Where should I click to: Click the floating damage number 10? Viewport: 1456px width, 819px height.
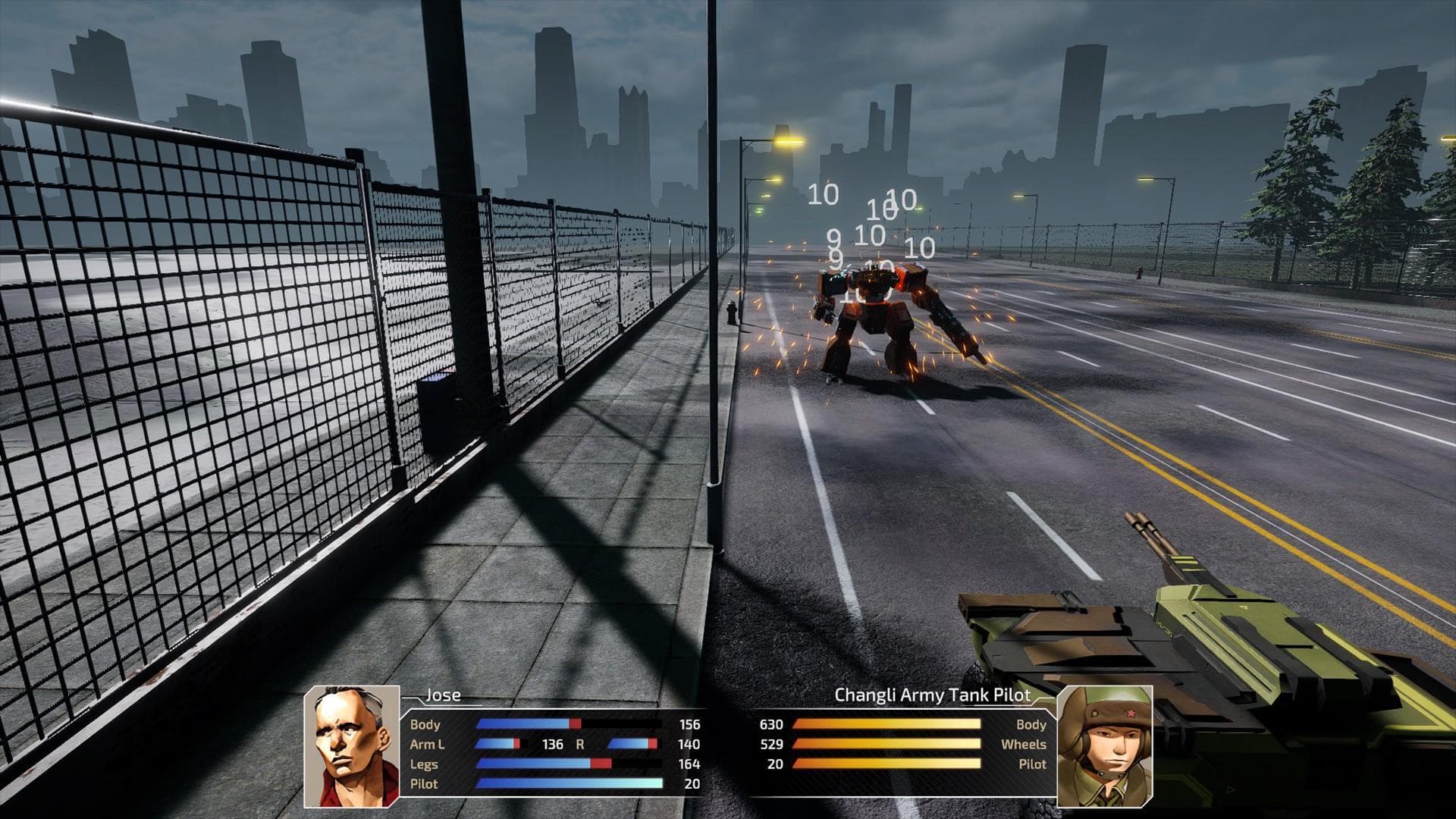[821, 196]
